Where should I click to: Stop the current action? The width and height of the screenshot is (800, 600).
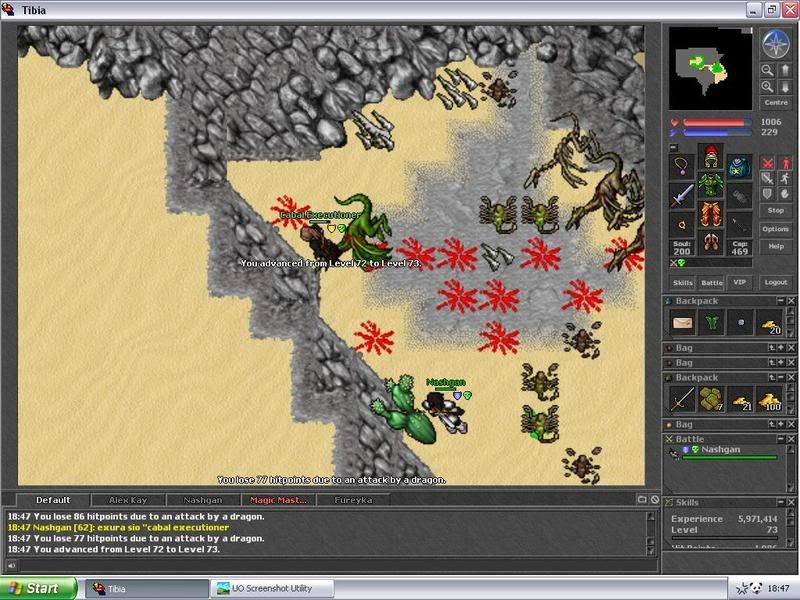775,211
